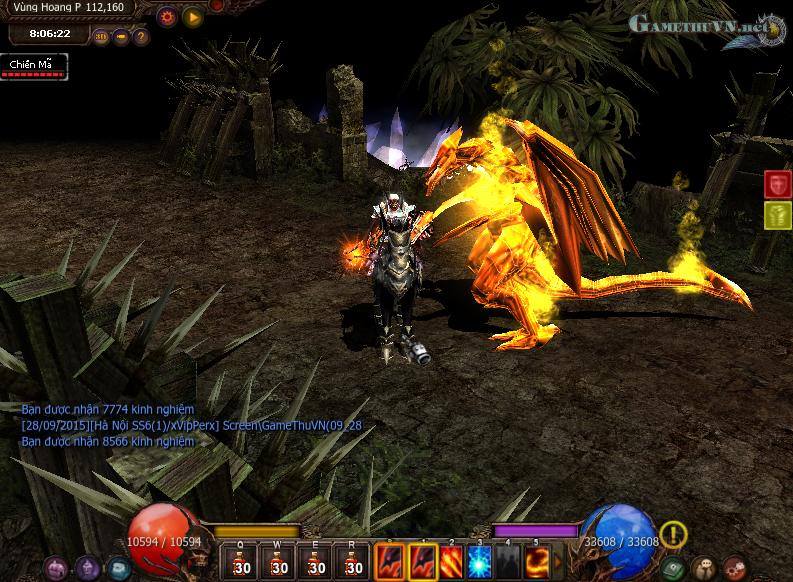Activate the orange flame strike skill
The height and width of the screenshot is (582, 793).
453,562
